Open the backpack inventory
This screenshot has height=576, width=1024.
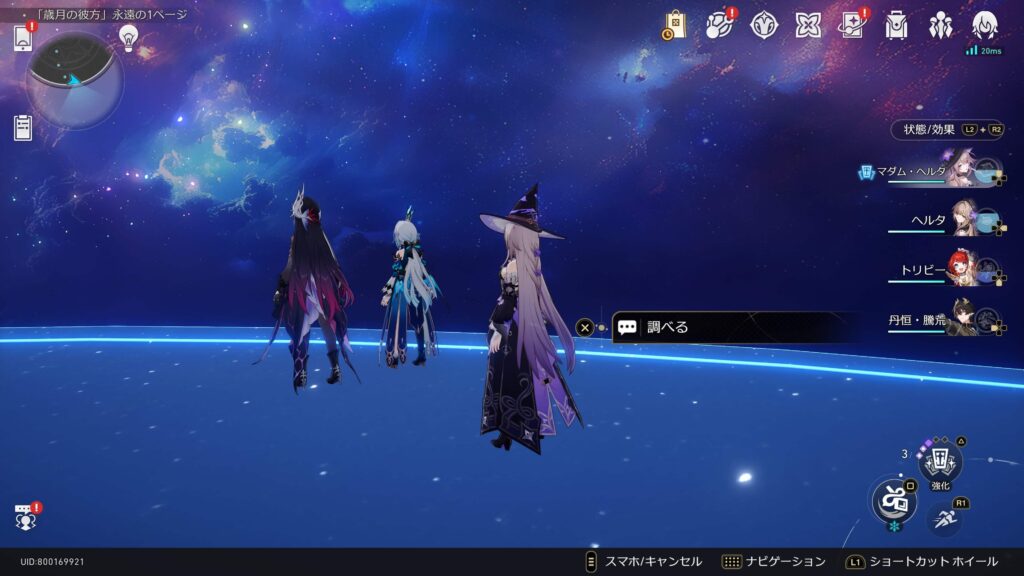pos(897,25)
